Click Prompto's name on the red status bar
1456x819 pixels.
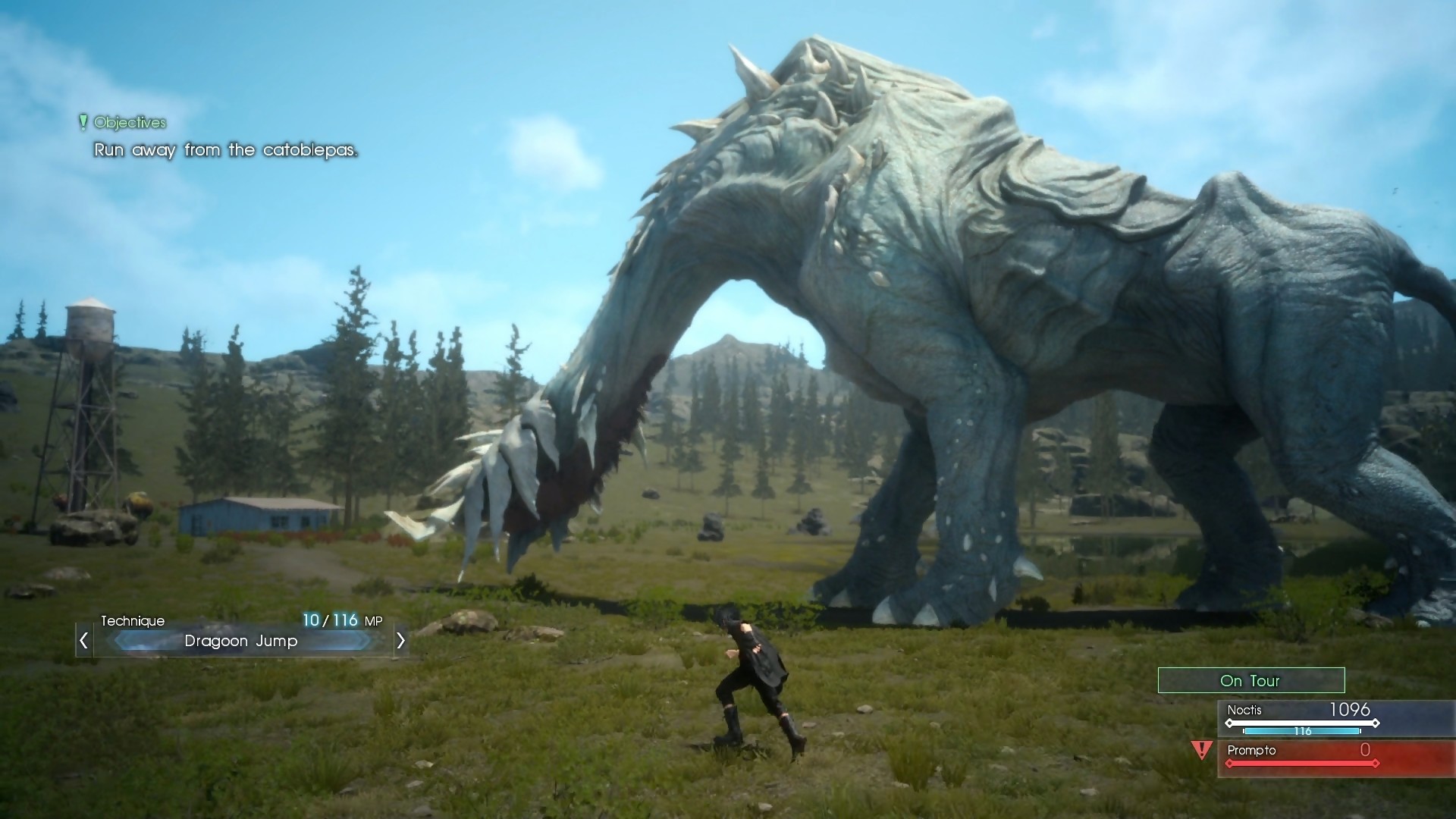point(1253,751)
